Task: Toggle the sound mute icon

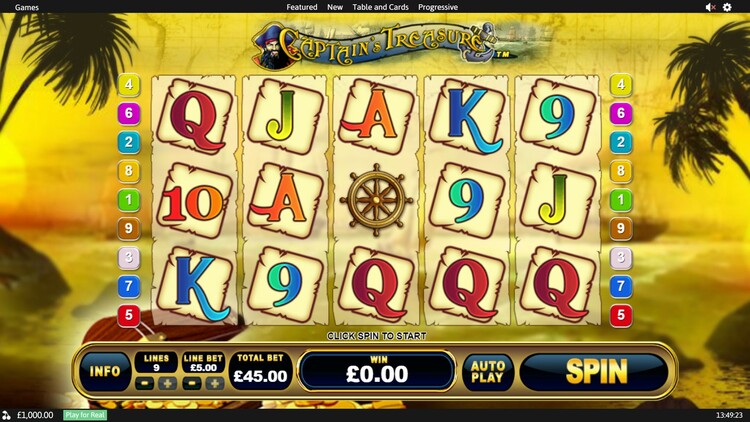Action: (710, 7)
